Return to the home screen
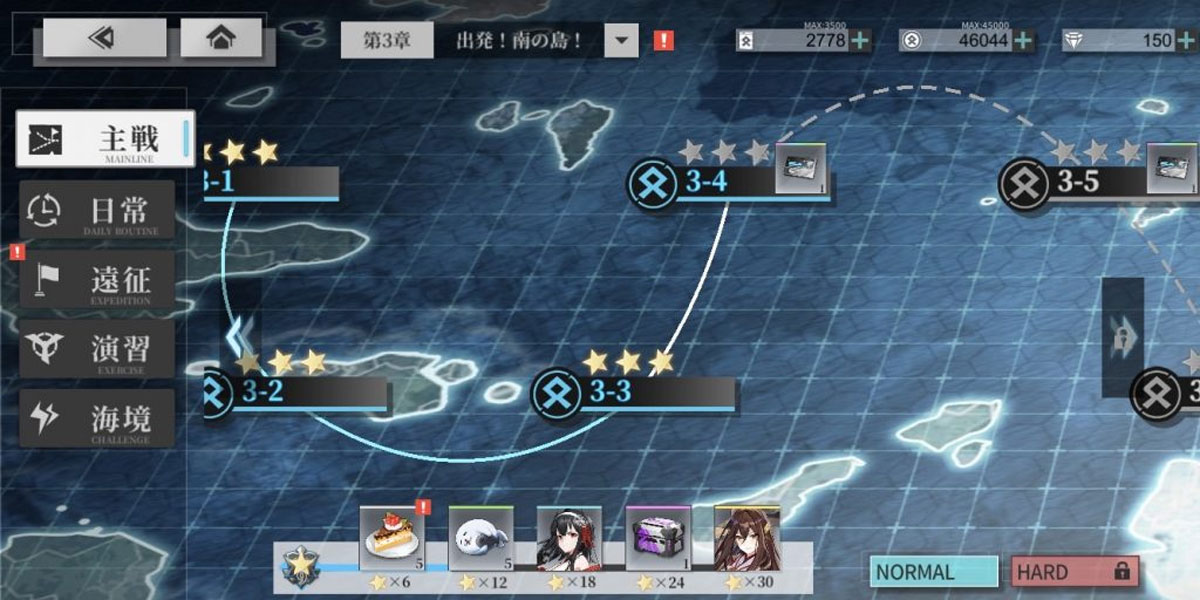This screenshot has width=1200, height=600. [221, 38]
